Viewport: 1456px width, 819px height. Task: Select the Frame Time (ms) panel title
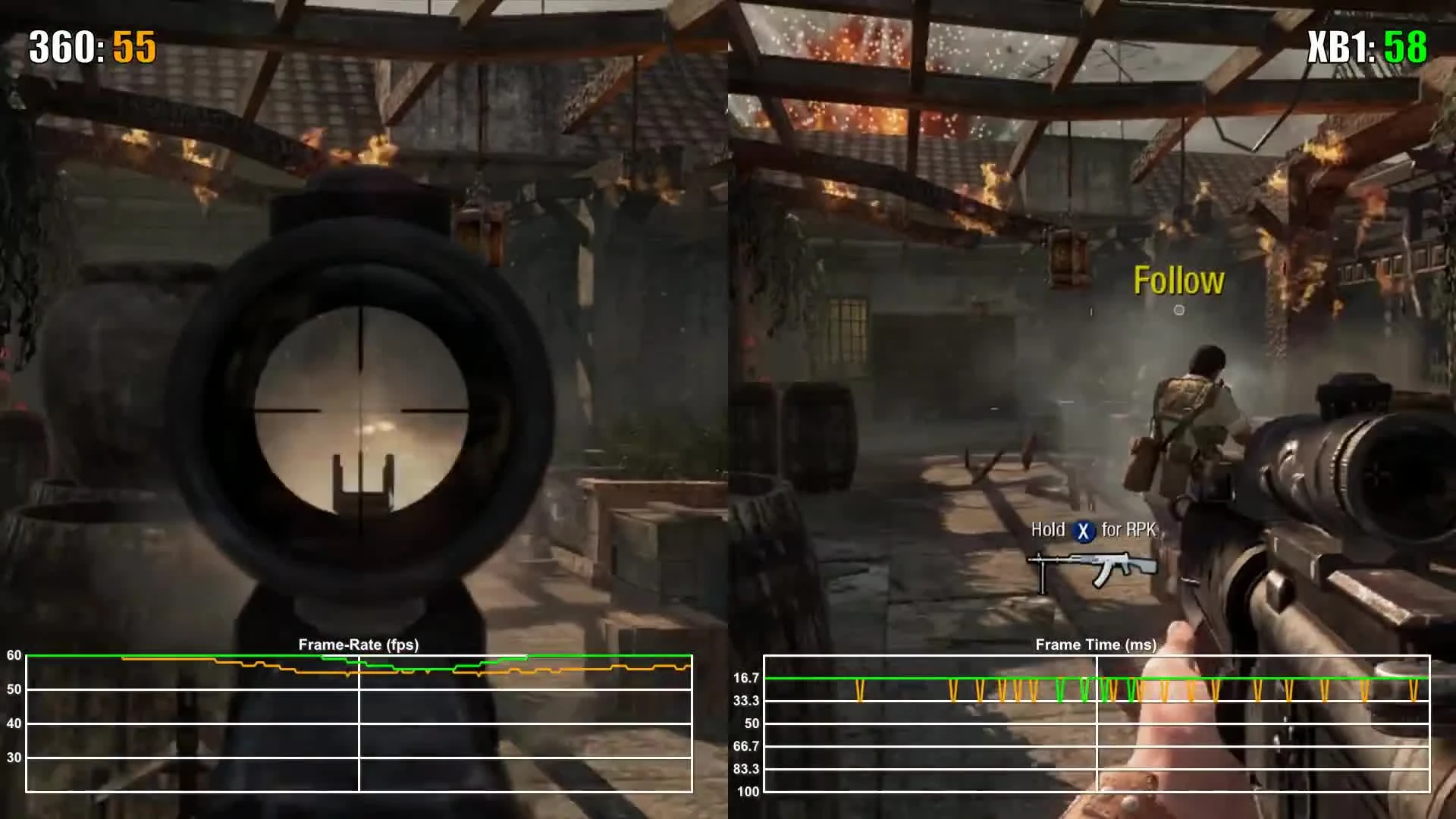point(1097,644)
